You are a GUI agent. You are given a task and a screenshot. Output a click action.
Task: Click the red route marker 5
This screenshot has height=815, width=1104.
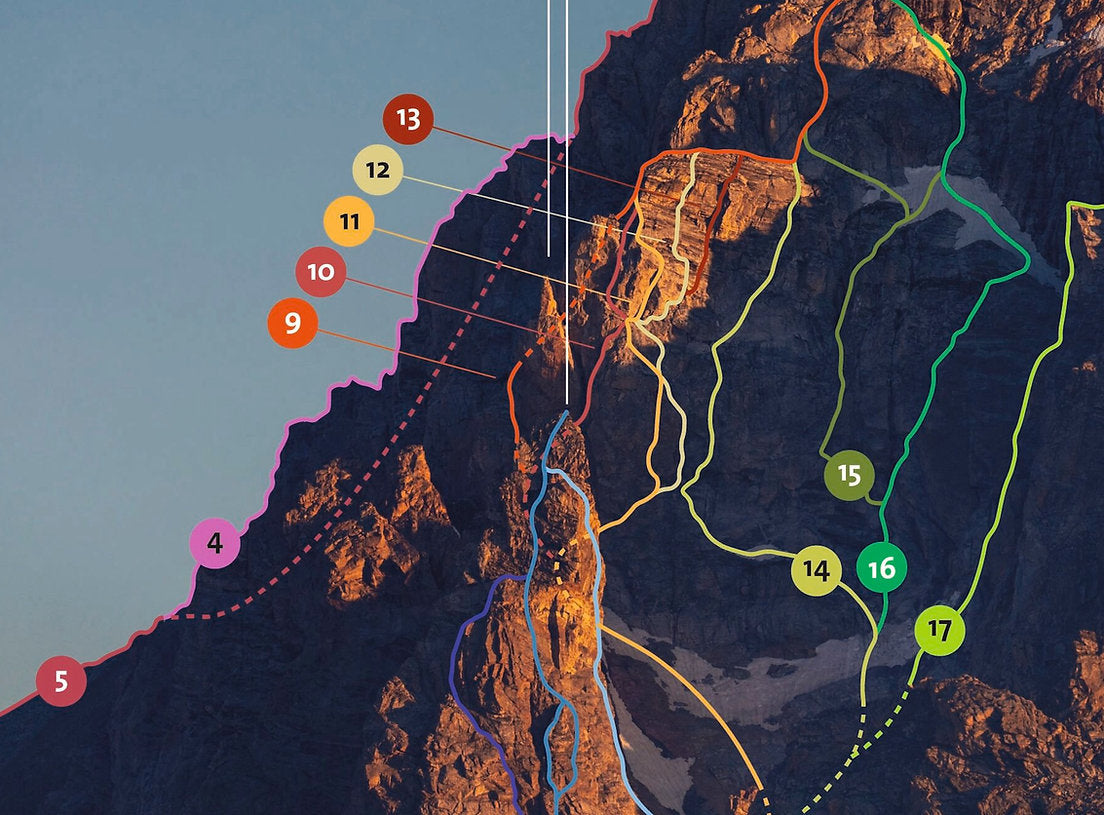coord(61,682)
